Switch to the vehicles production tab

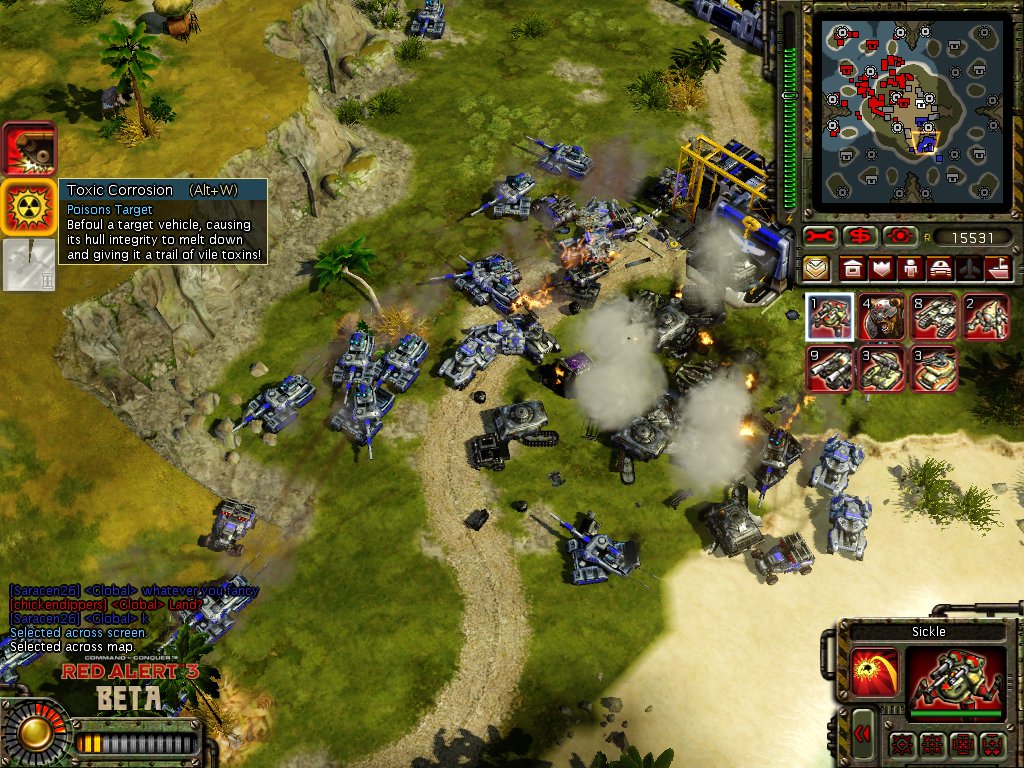(940, 269)
